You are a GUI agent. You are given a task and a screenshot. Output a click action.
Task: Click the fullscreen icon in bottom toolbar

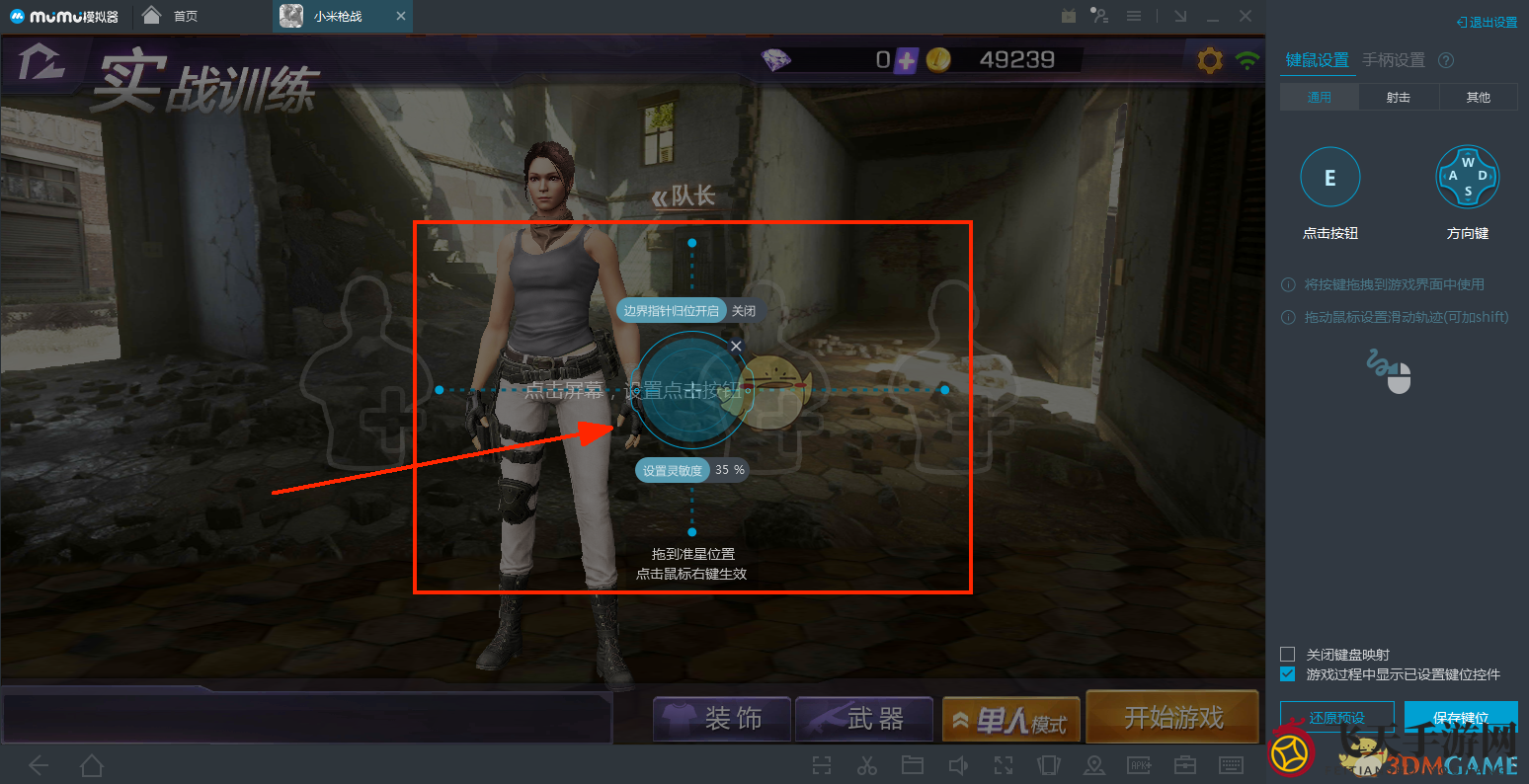pyautogui.click(x=1004, y=765)
